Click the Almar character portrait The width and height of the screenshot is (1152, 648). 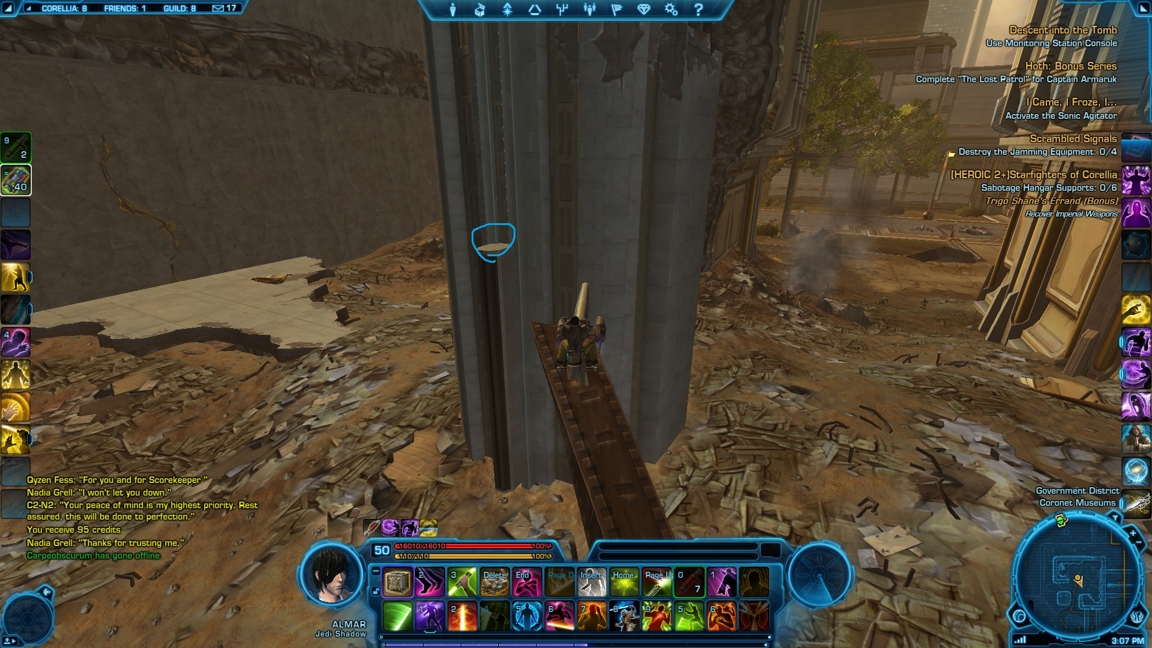click(x=332, y=576)
